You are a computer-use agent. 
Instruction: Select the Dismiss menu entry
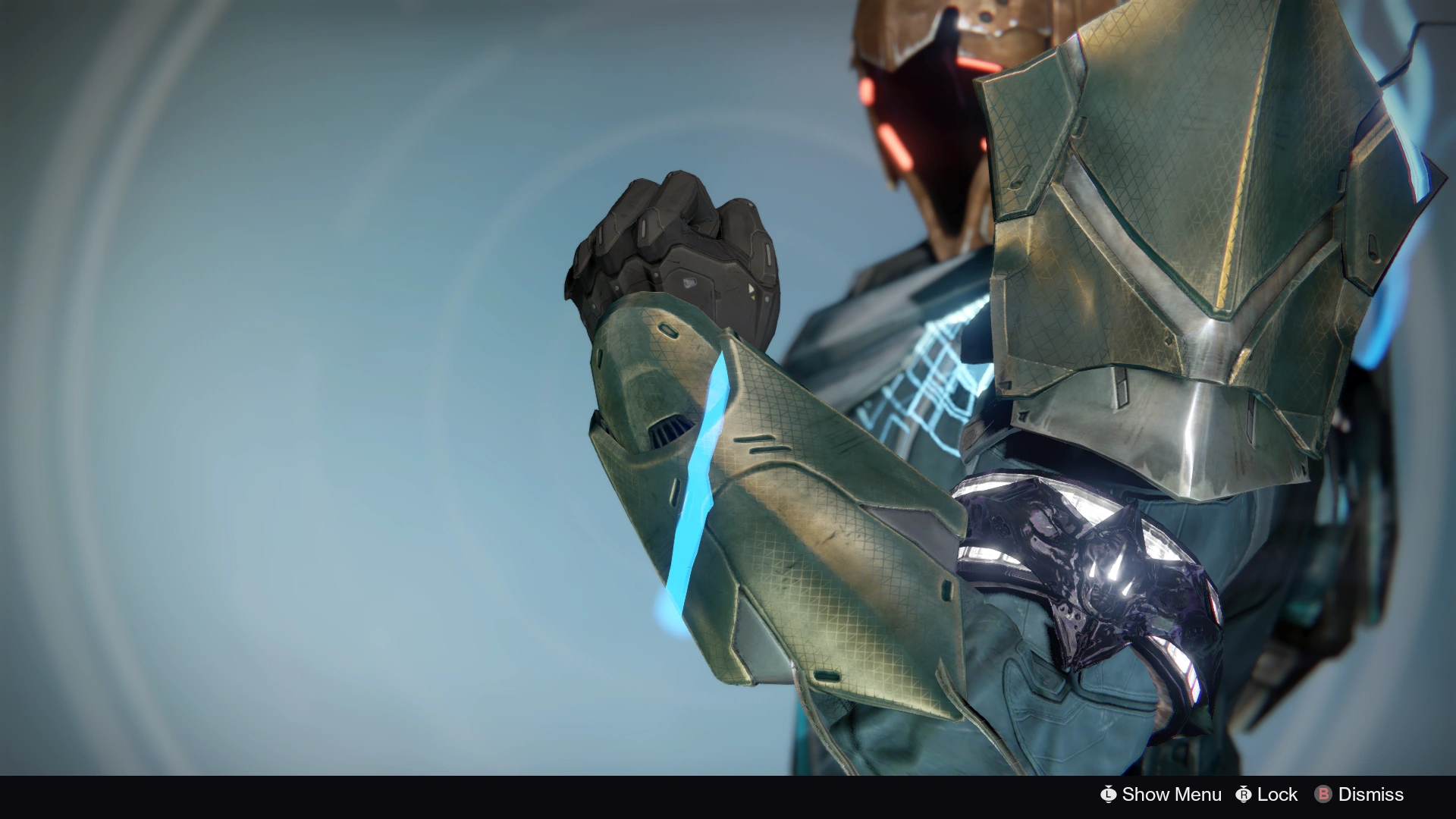coord(1371,795)
